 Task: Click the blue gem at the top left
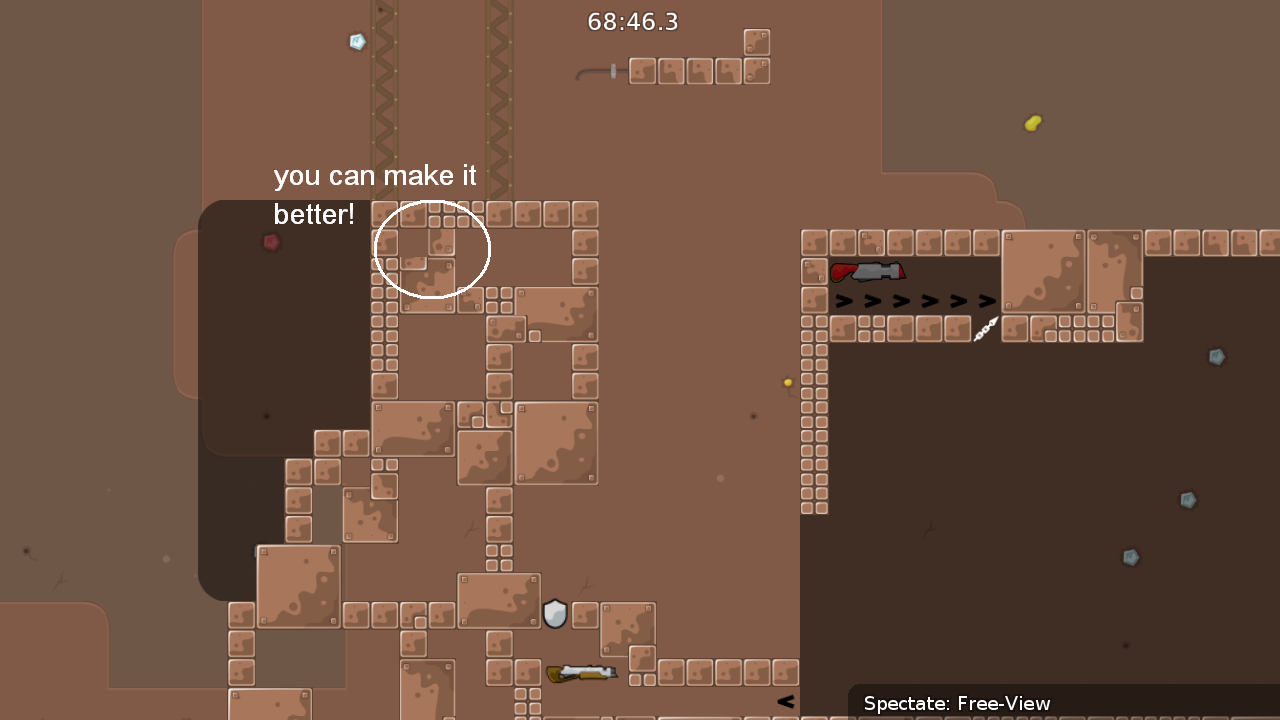click(356, 41)
